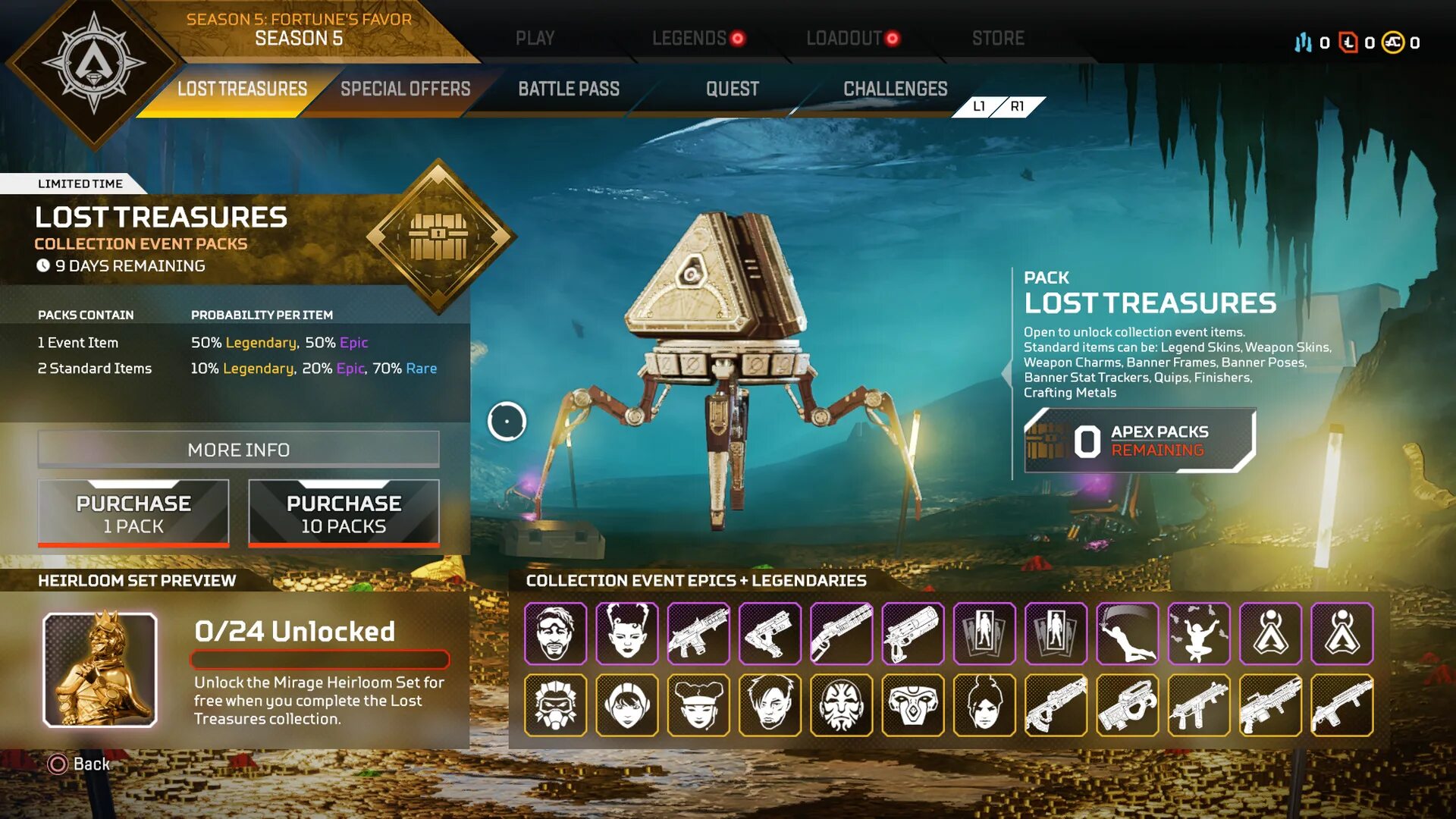Screen dimensions: 1456x819
Task: Switch to the Special Offers tab
Action: [405, 89]
